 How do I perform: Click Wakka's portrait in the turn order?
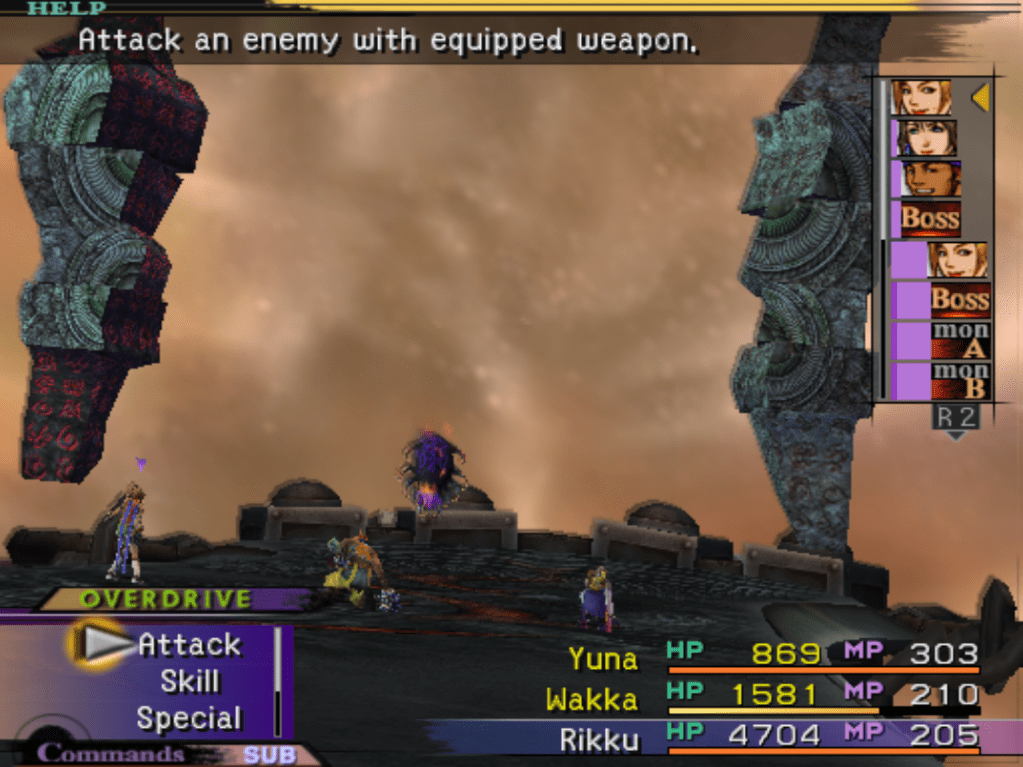point(931,179)
